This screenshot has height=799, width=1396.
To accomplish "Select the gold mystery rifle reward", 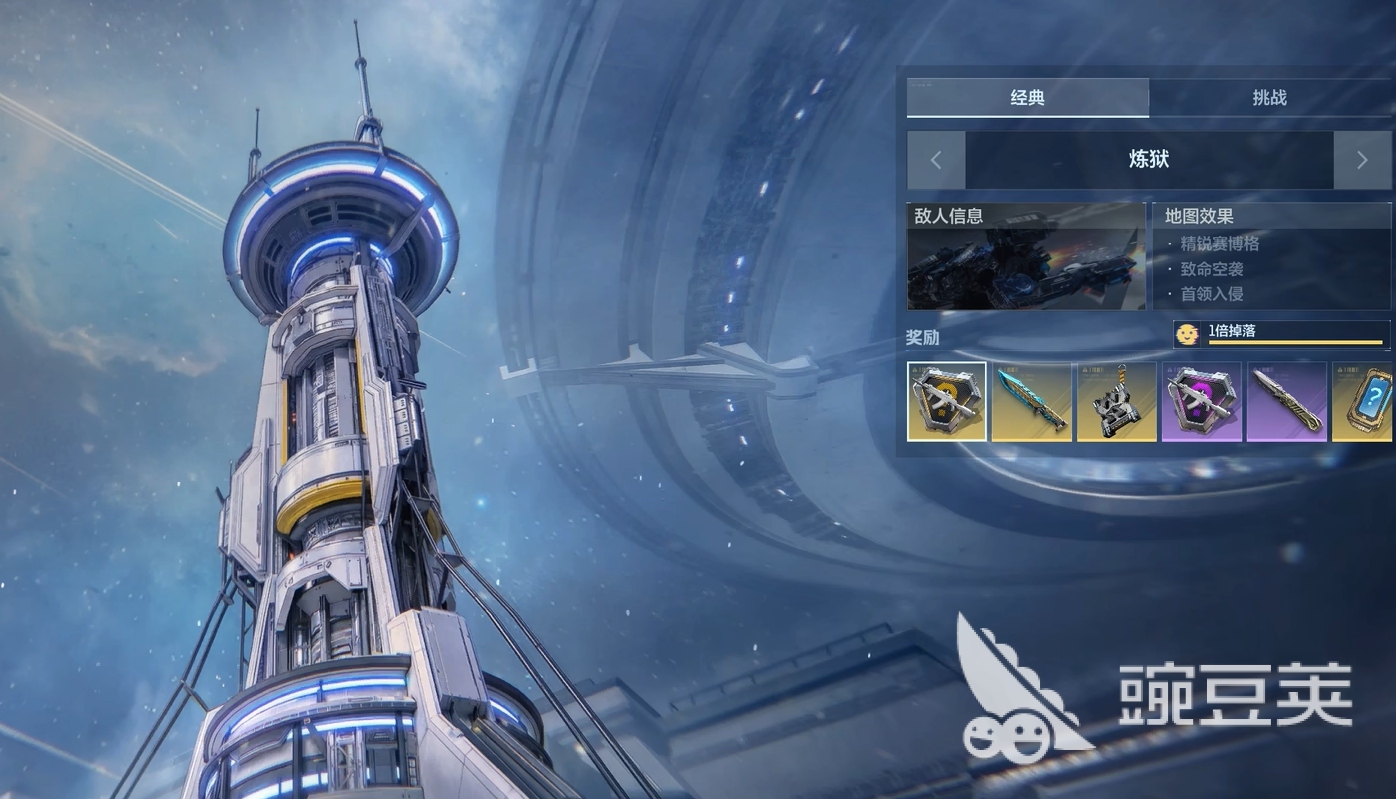I will coord(947,401).
